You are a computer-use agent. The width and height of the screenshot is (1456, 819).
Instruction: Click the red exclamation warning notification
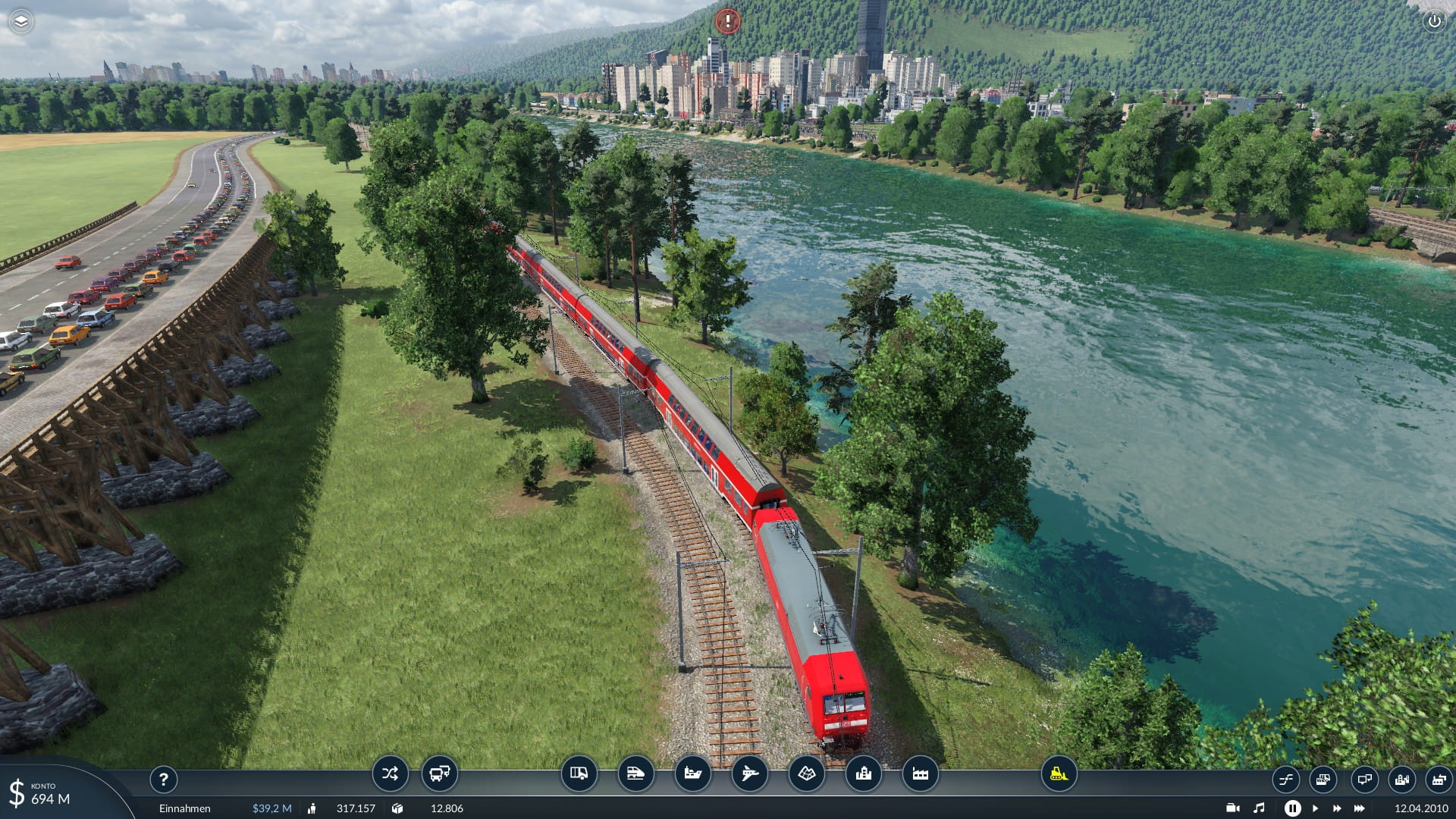[x=727, y=21]
